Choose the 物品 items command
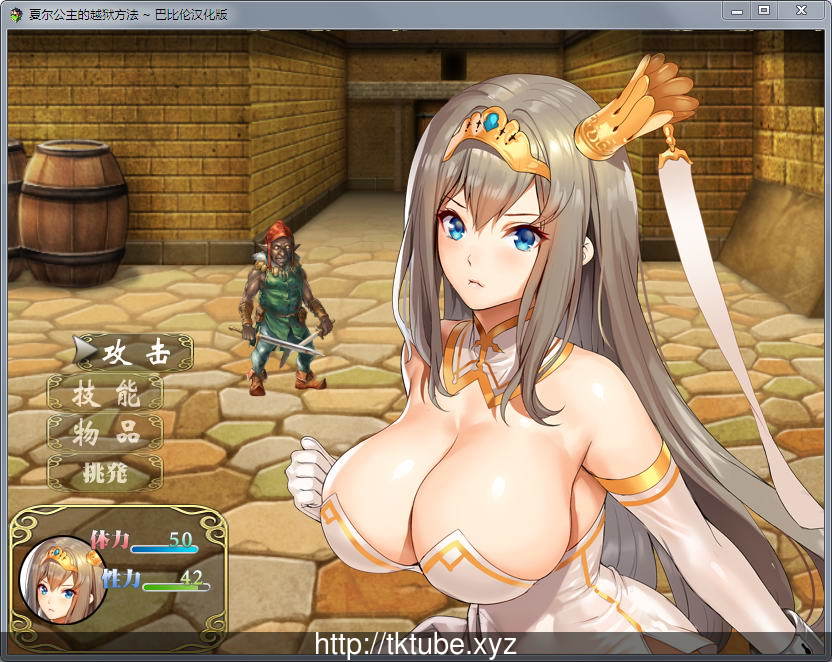 [x=106, y=433]
